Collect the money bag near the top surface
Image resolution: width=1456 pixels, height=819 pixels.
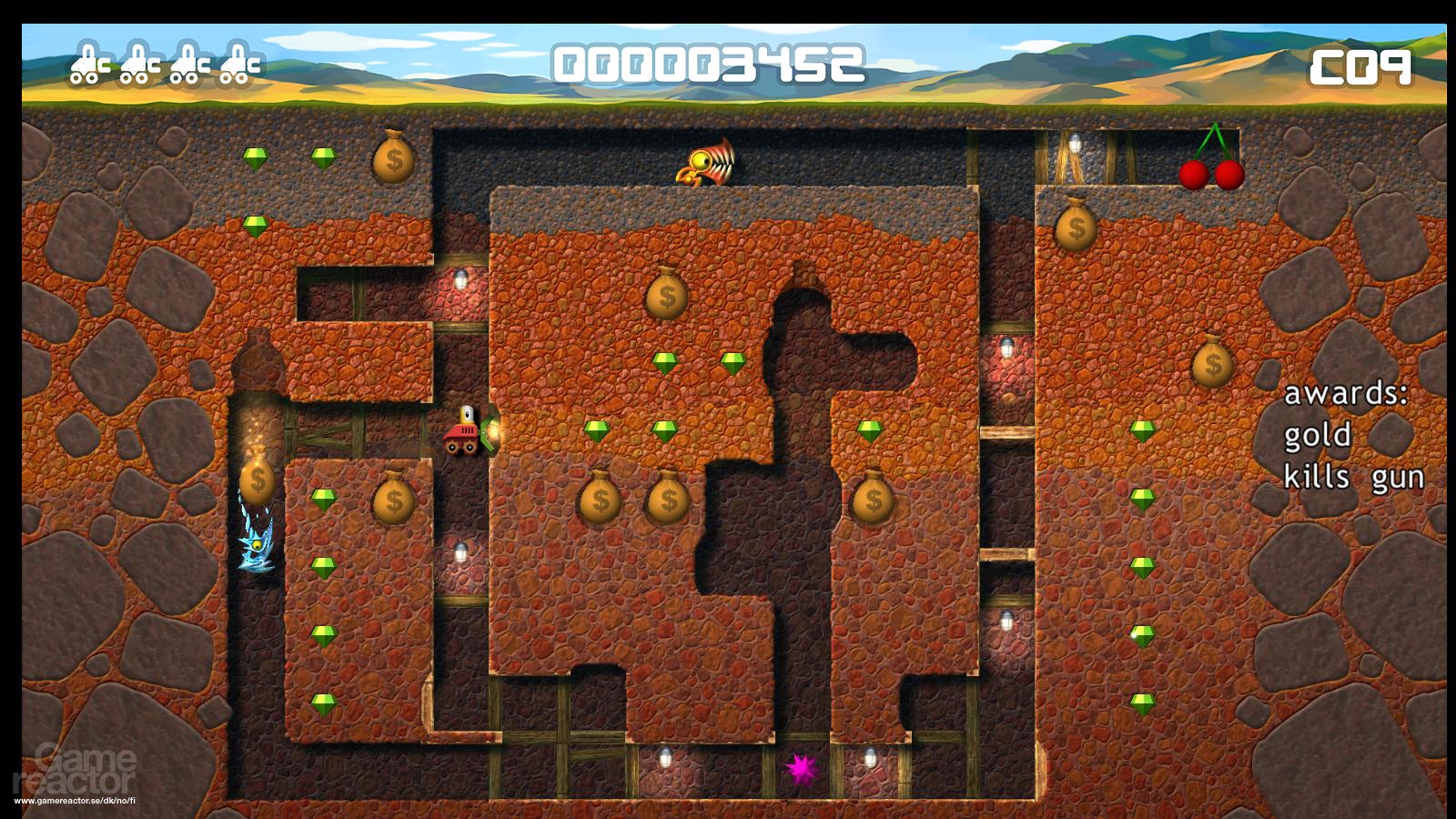point(393,159)
